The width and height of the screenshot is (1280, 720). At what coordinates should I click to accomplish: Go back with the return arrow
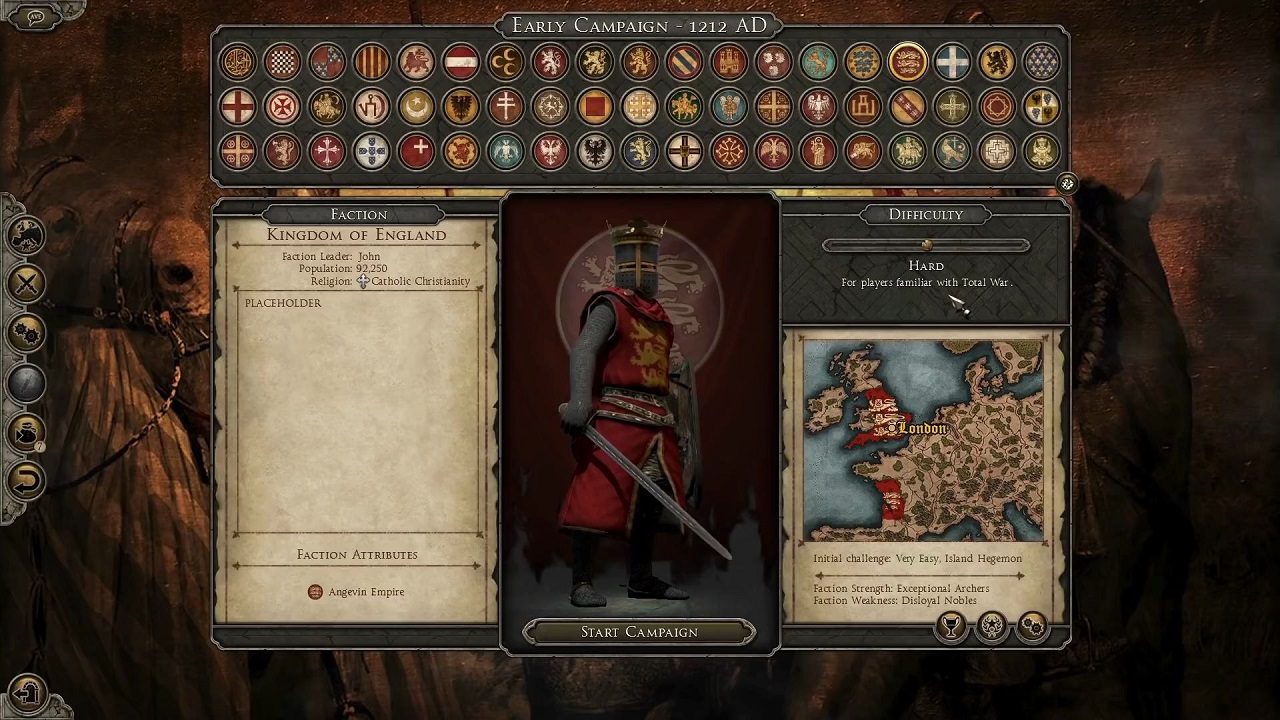coord(27,481)
